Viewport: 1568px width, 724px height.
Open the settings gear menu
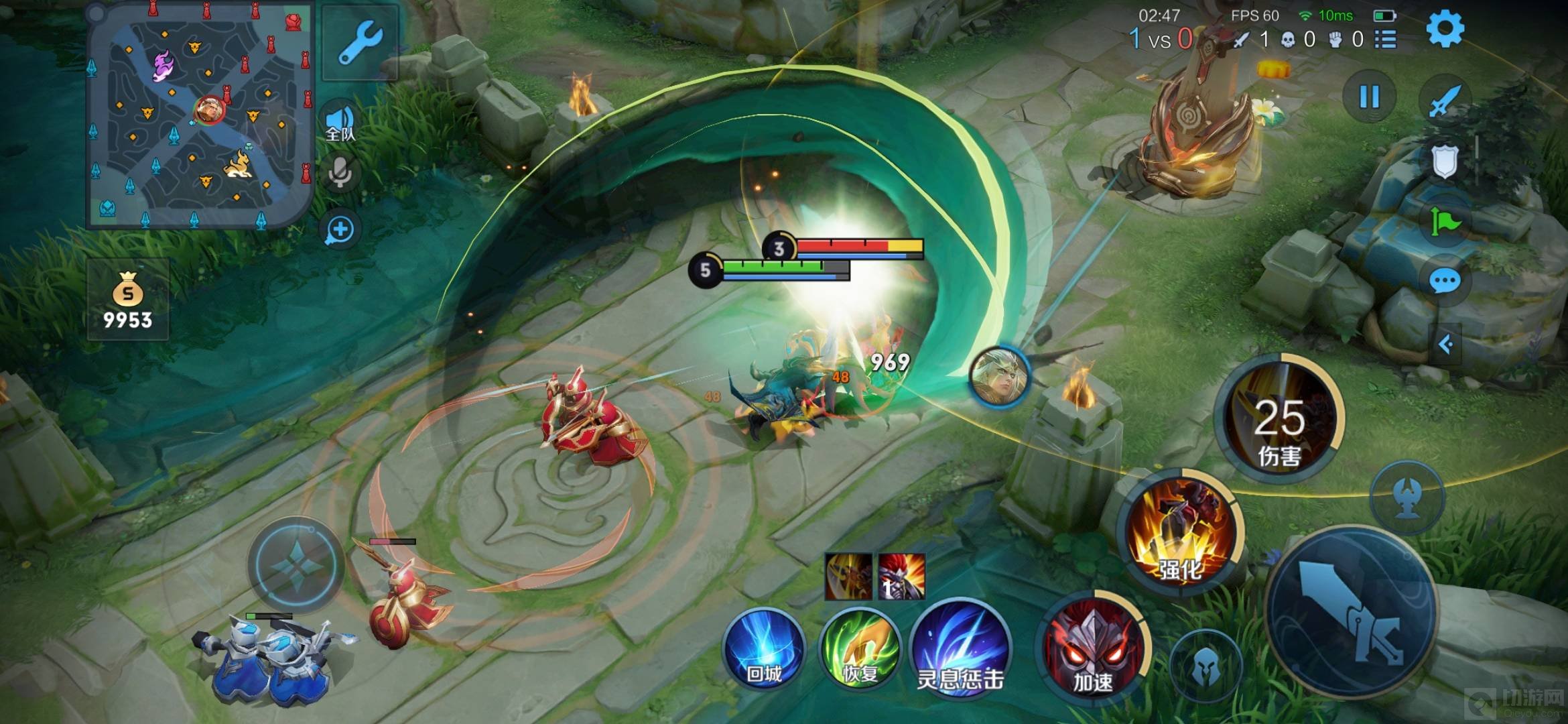pos(1445,29)
